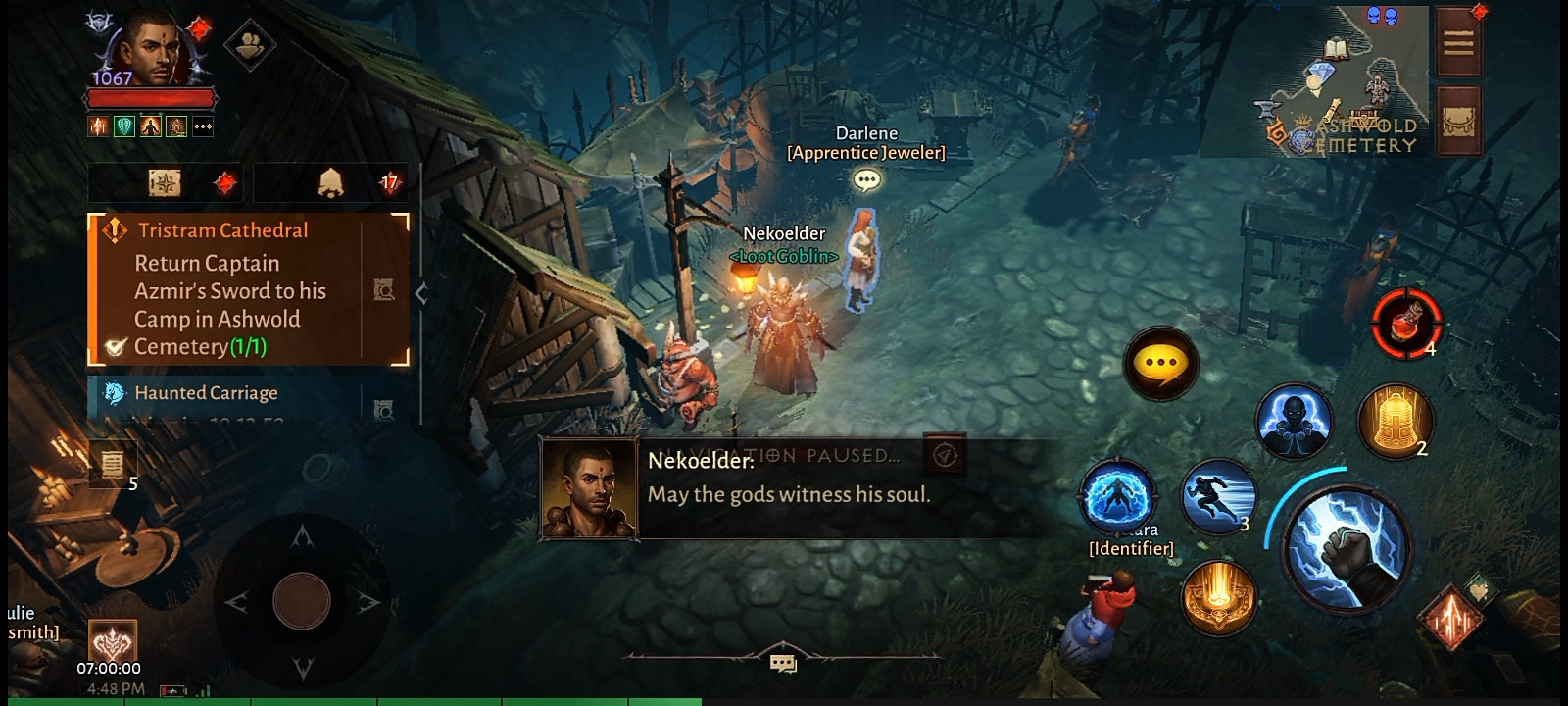The height and width of the screenshot is (706, 1568).
Task: Open the player portrait character sheet
Action: 151,49
